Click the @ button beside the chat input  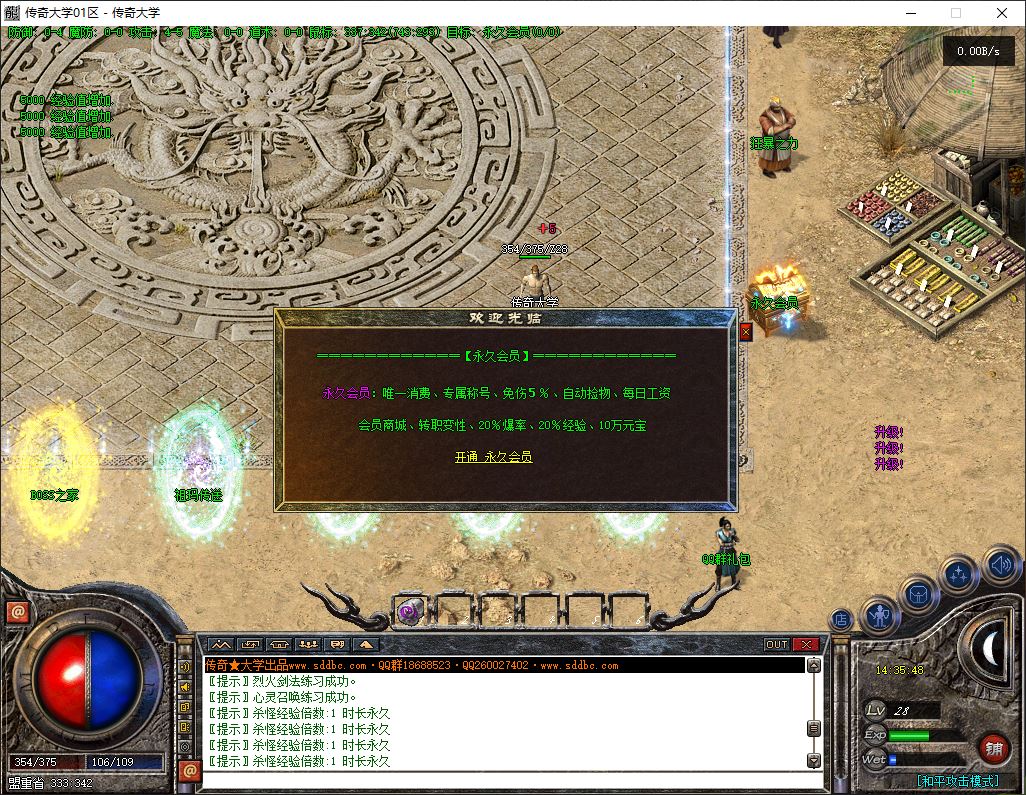pyautogui.click(x=188, y=771)
